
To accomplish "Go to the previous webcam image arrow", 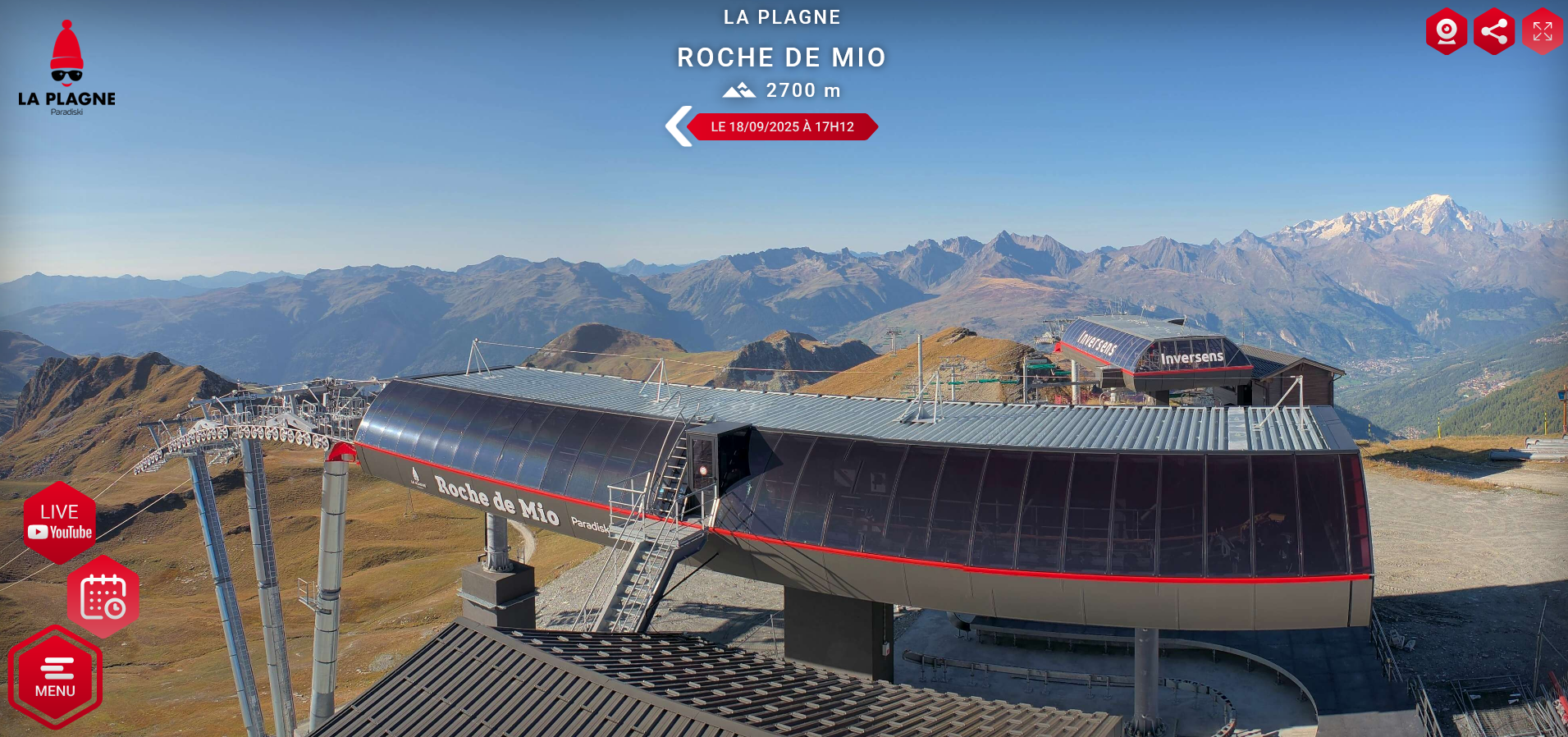I will [x=679, y=126].
